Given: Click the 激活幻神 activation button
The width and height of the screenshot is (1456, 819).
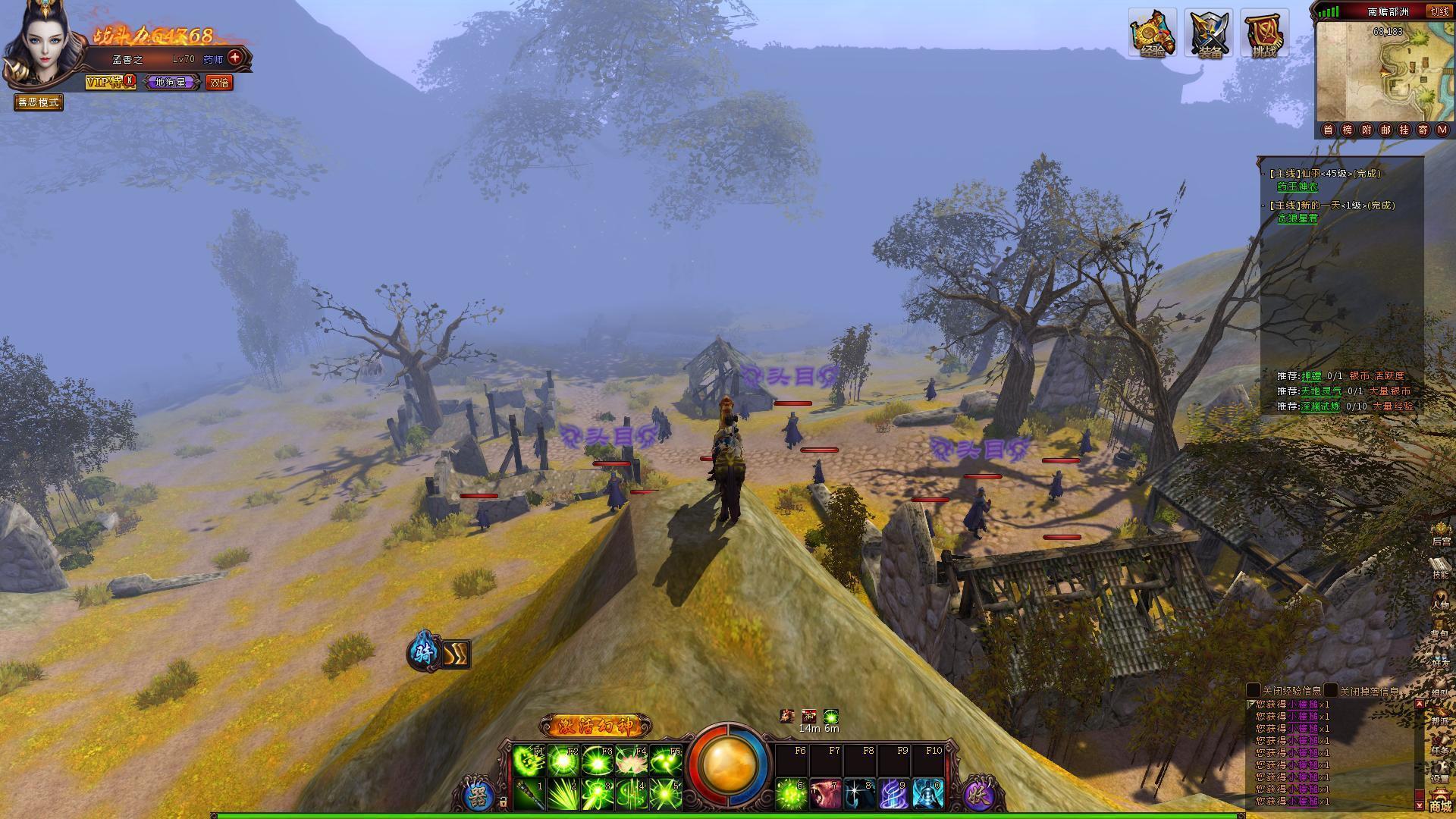Looking at the screenshot, I should 595,726.
